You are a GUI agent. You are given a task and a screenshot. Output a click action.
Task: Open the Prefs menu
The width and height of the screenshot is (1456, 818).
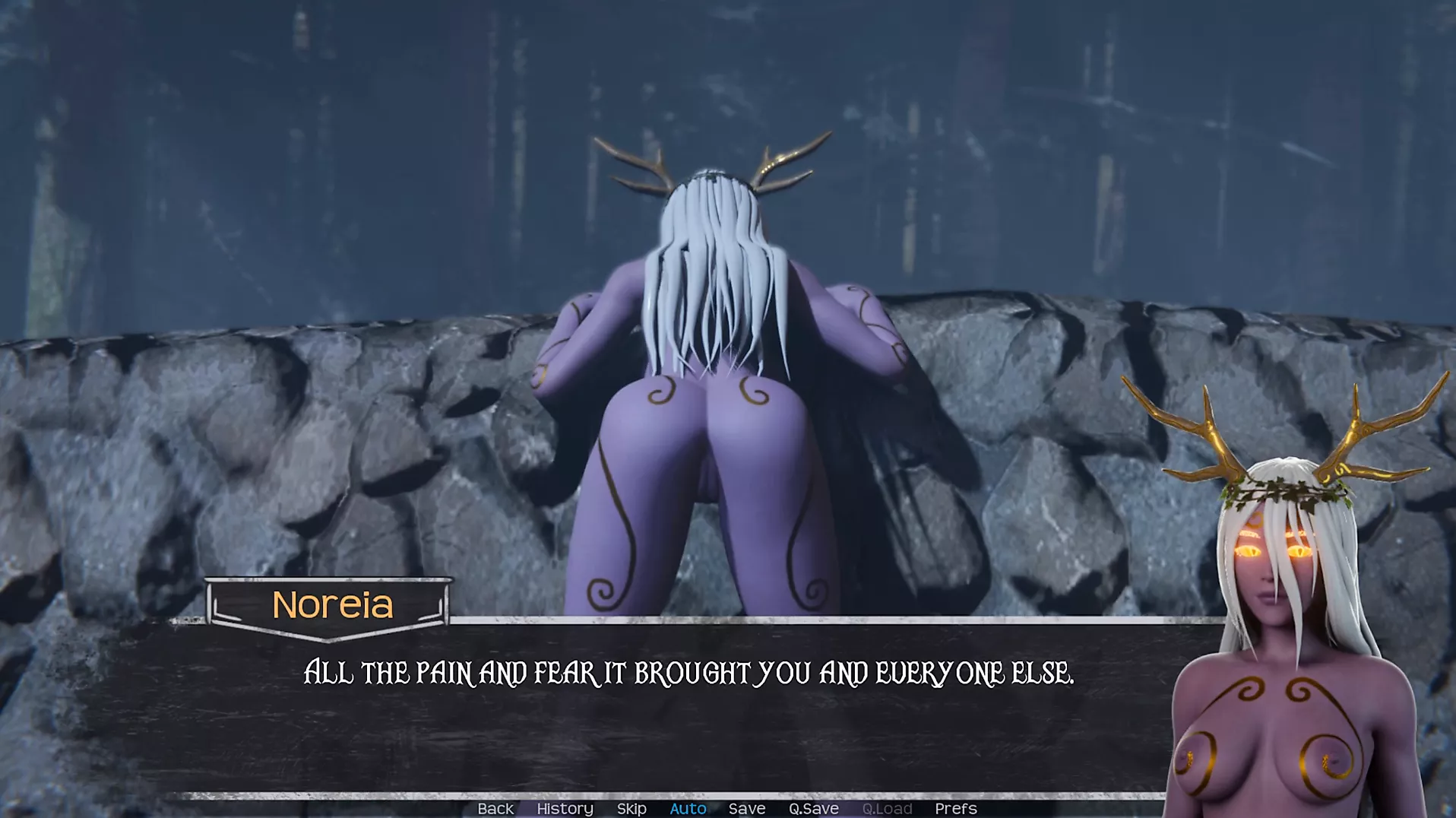[x=955, y=809]
